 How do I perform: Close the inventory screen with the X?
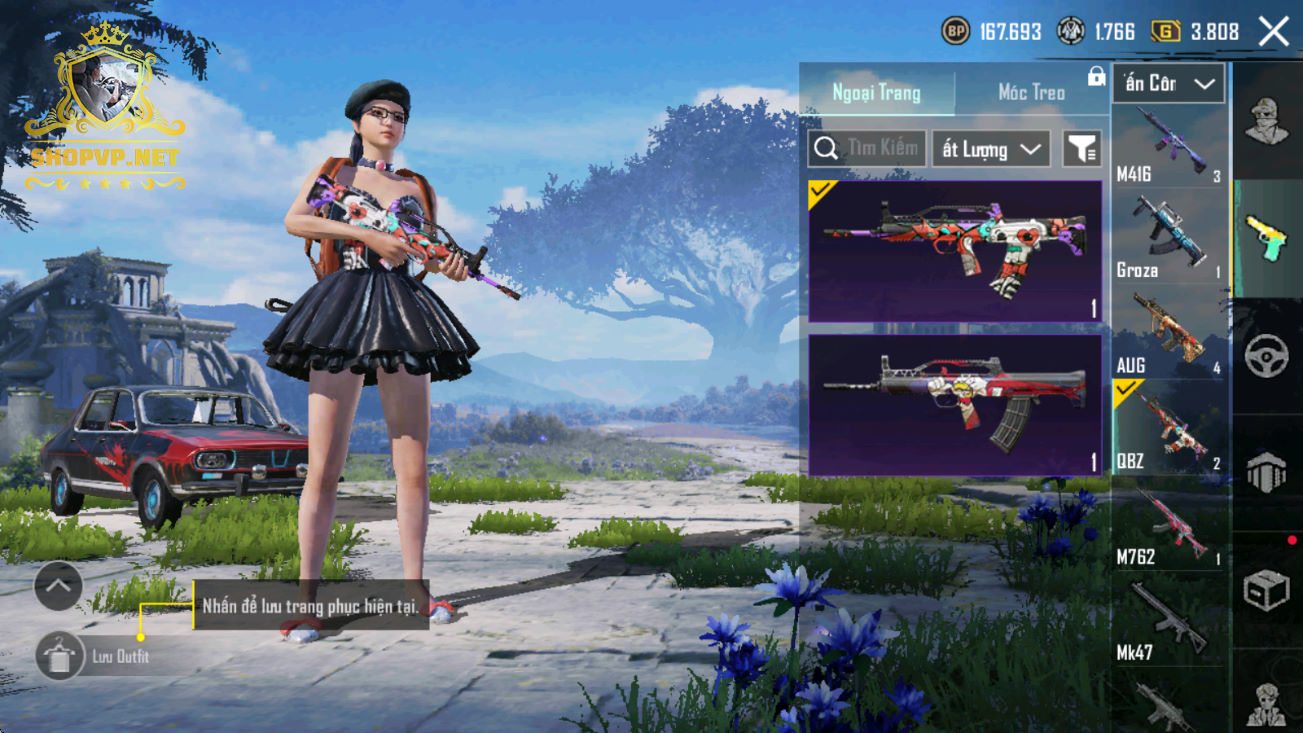pos(1274,31)
